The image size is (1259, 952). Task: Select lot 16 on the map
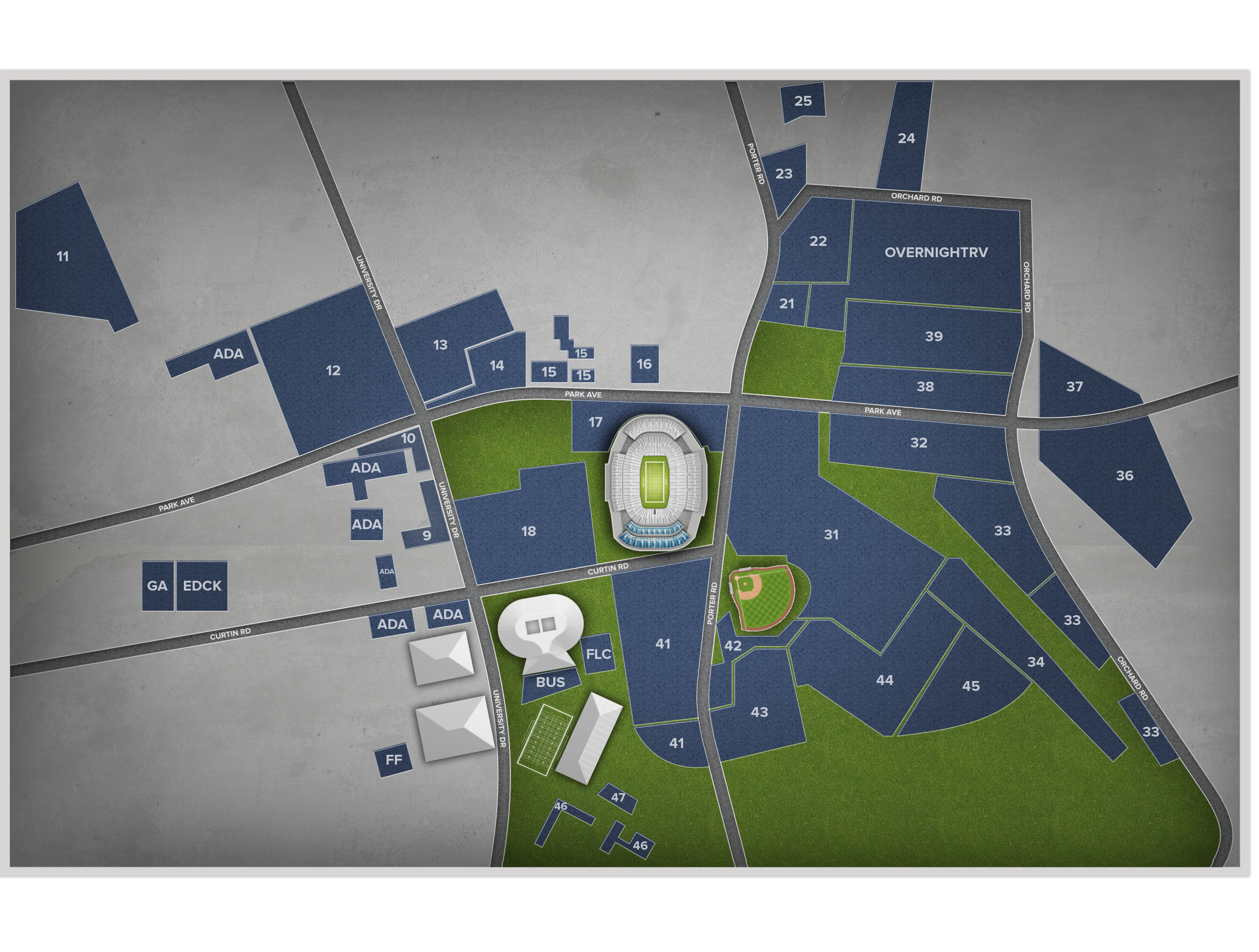(644, 364)
